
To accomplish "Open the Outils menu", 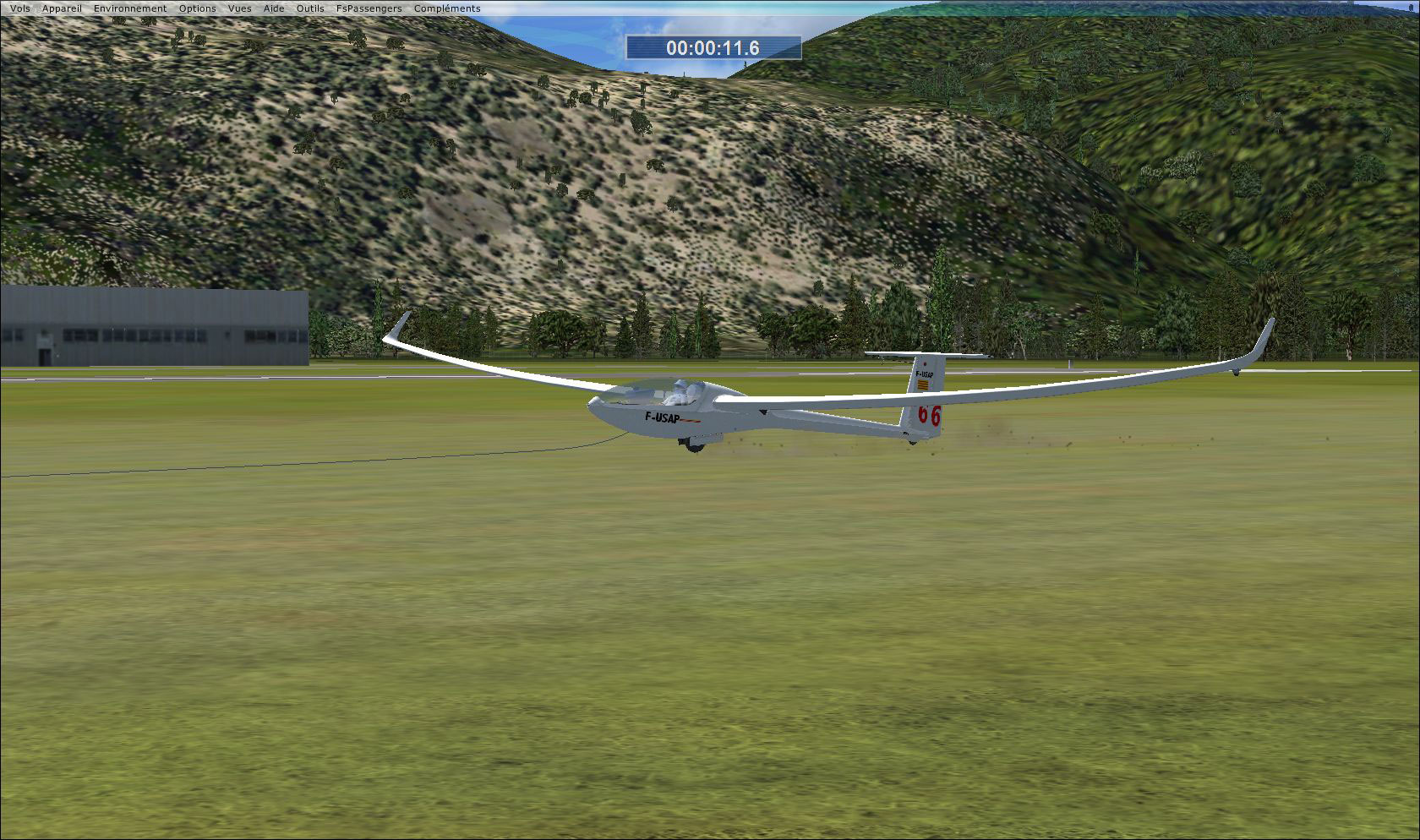I will 309,8.
